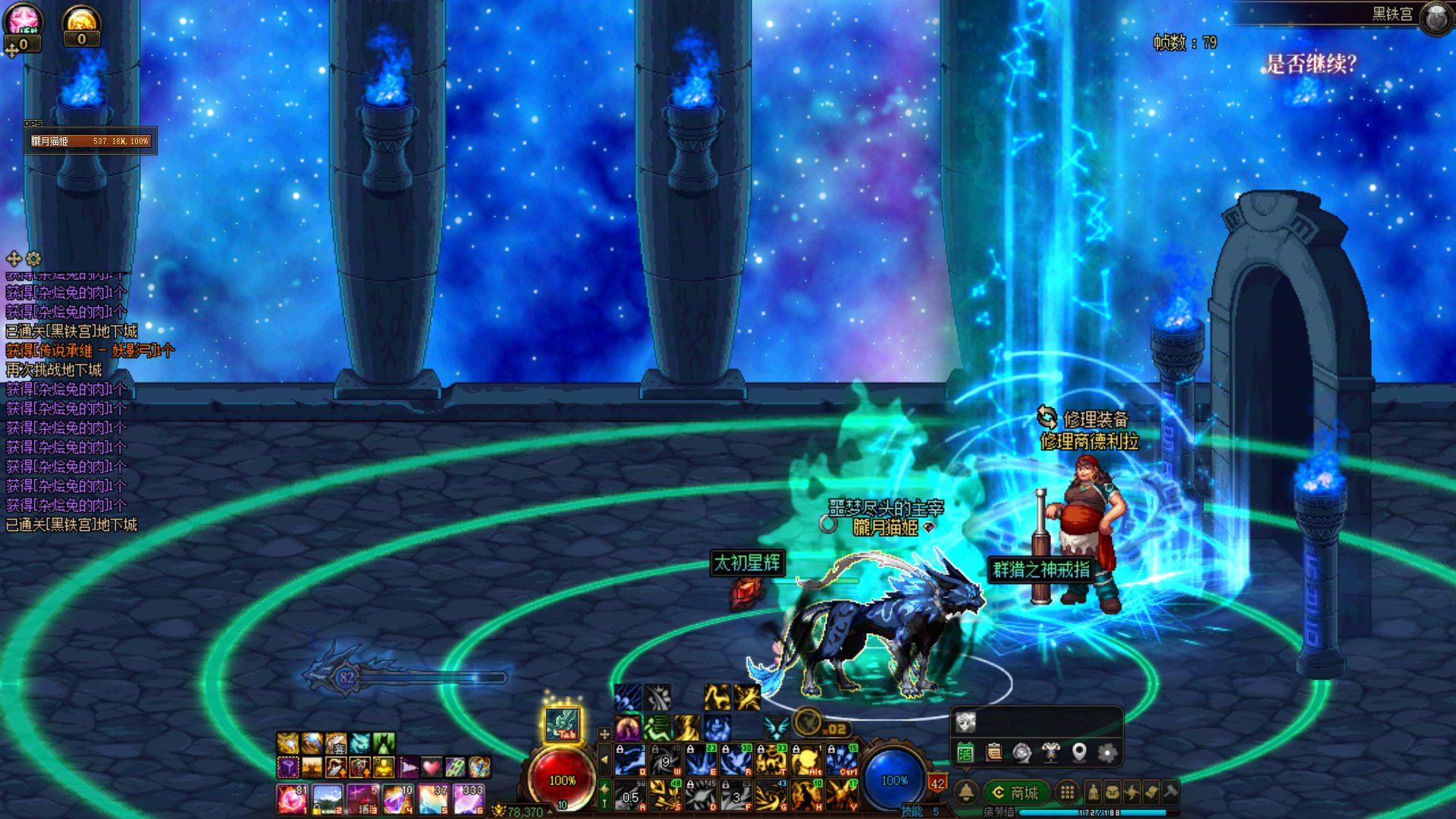Viewport: 1456px width, 819px height.
Task: Open the quest clipboard icon
Action: (x=993, y=752)
